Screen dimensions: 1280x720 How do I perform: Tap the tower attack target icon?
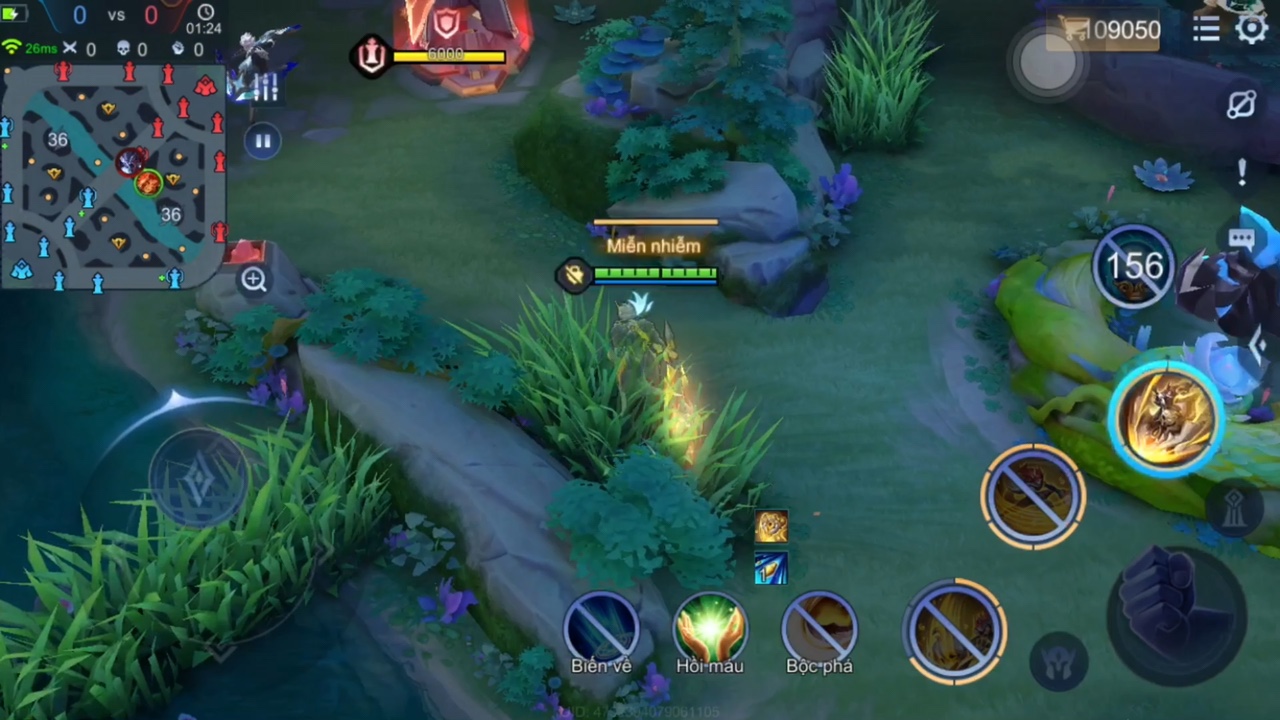click(x=1235, y=507)
